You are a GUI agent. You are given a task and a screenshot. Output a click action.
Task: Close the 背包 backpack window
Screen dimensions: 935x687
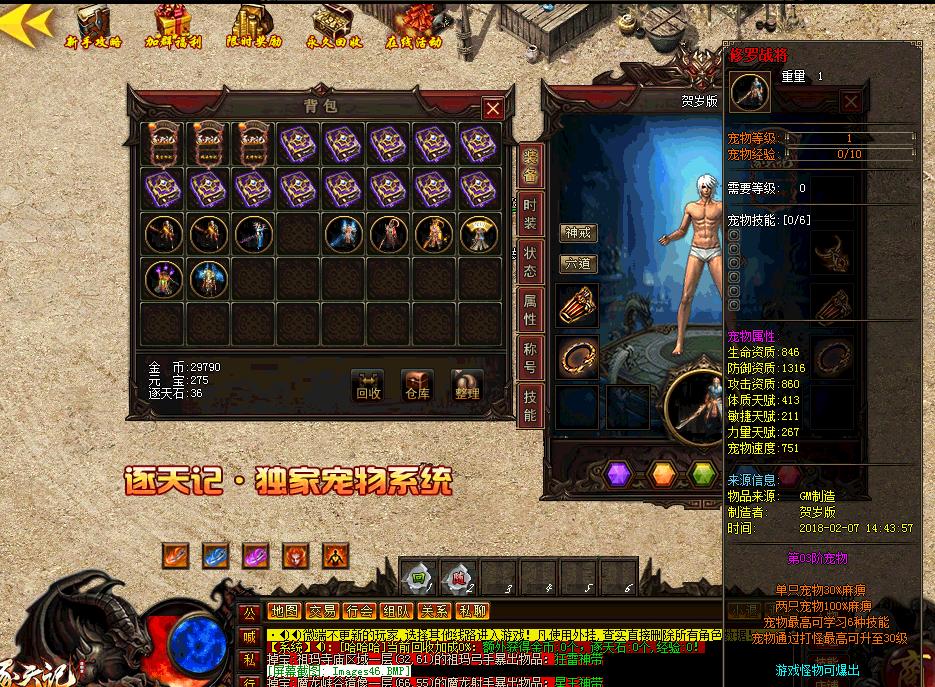pyautogui.click(x=492, y=108)
